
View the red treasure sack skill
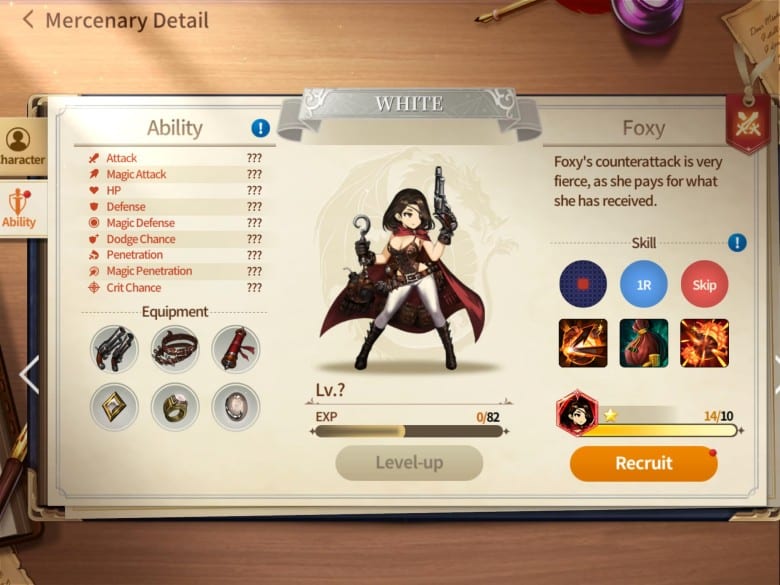[644, 343]
